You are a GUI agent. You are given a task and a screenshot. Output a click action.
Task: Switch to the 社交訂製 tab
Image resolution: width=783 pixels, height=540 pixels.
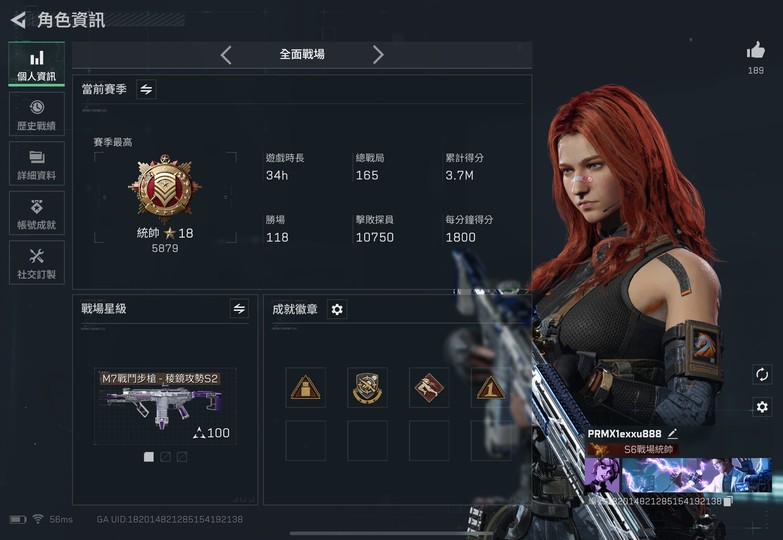tap(36, 263)
